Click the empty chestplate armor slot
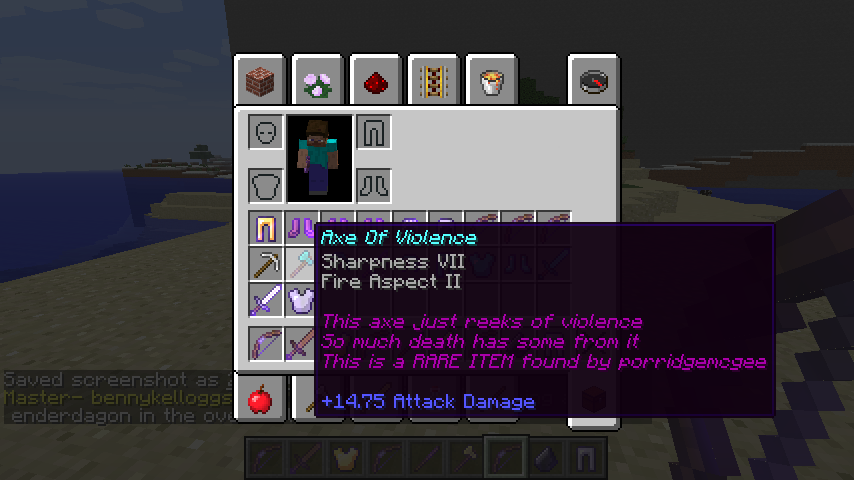 [x=265, y=185]
